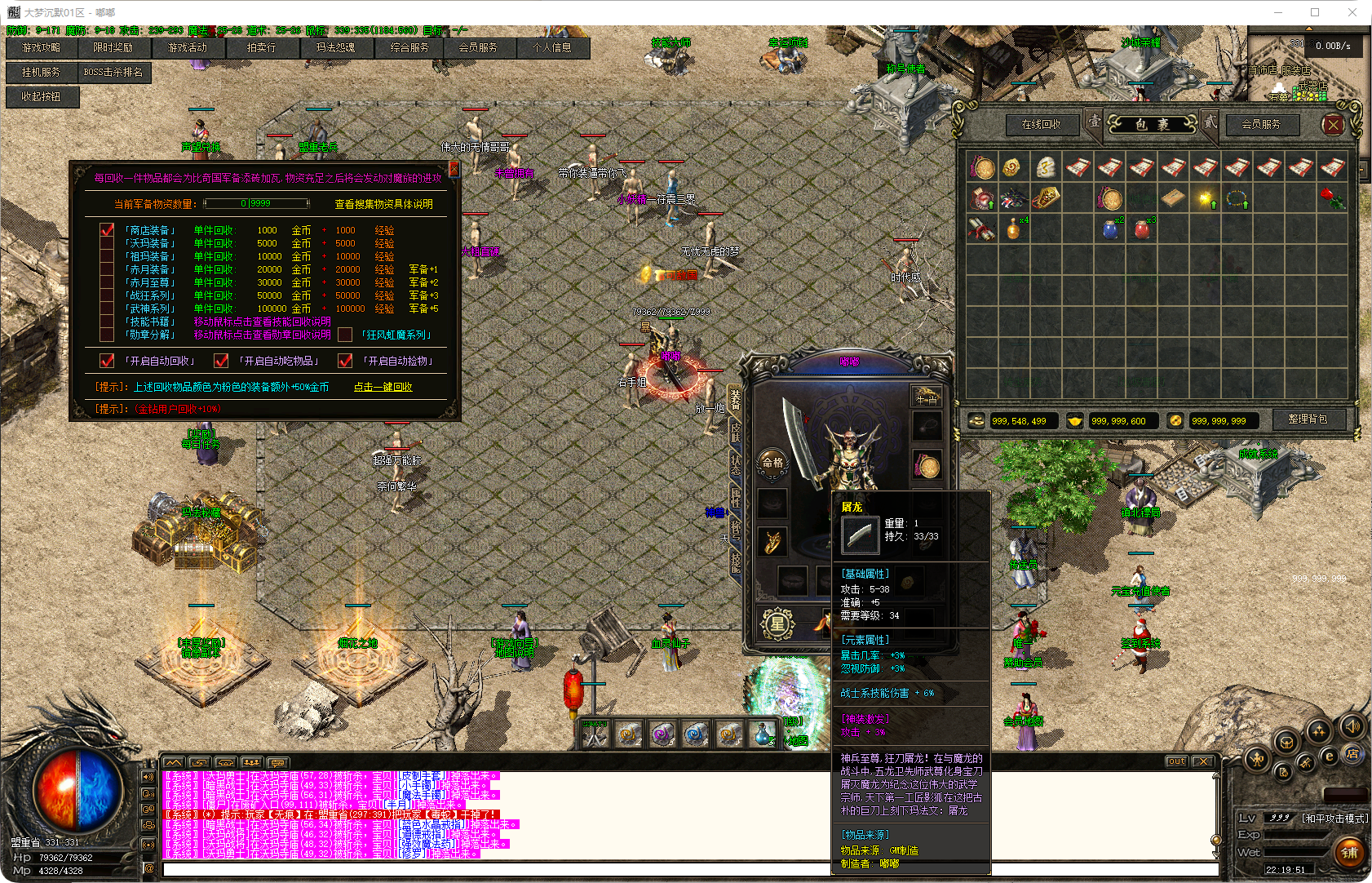Toggle the 商店装备 recycle checkbox

point(107,230)
